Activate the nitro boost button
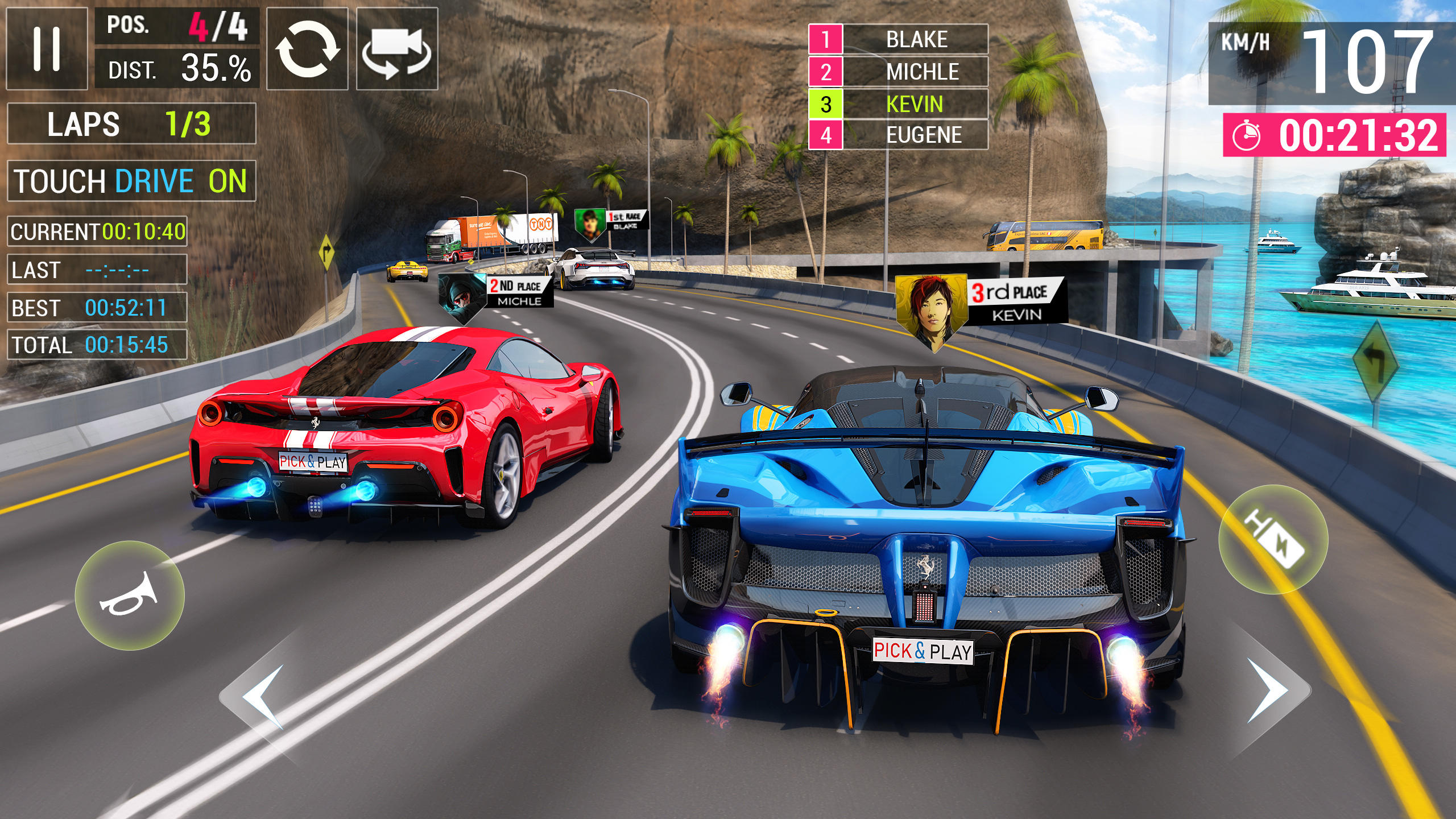1456x819 pixels. click(x=1273, y=539)
